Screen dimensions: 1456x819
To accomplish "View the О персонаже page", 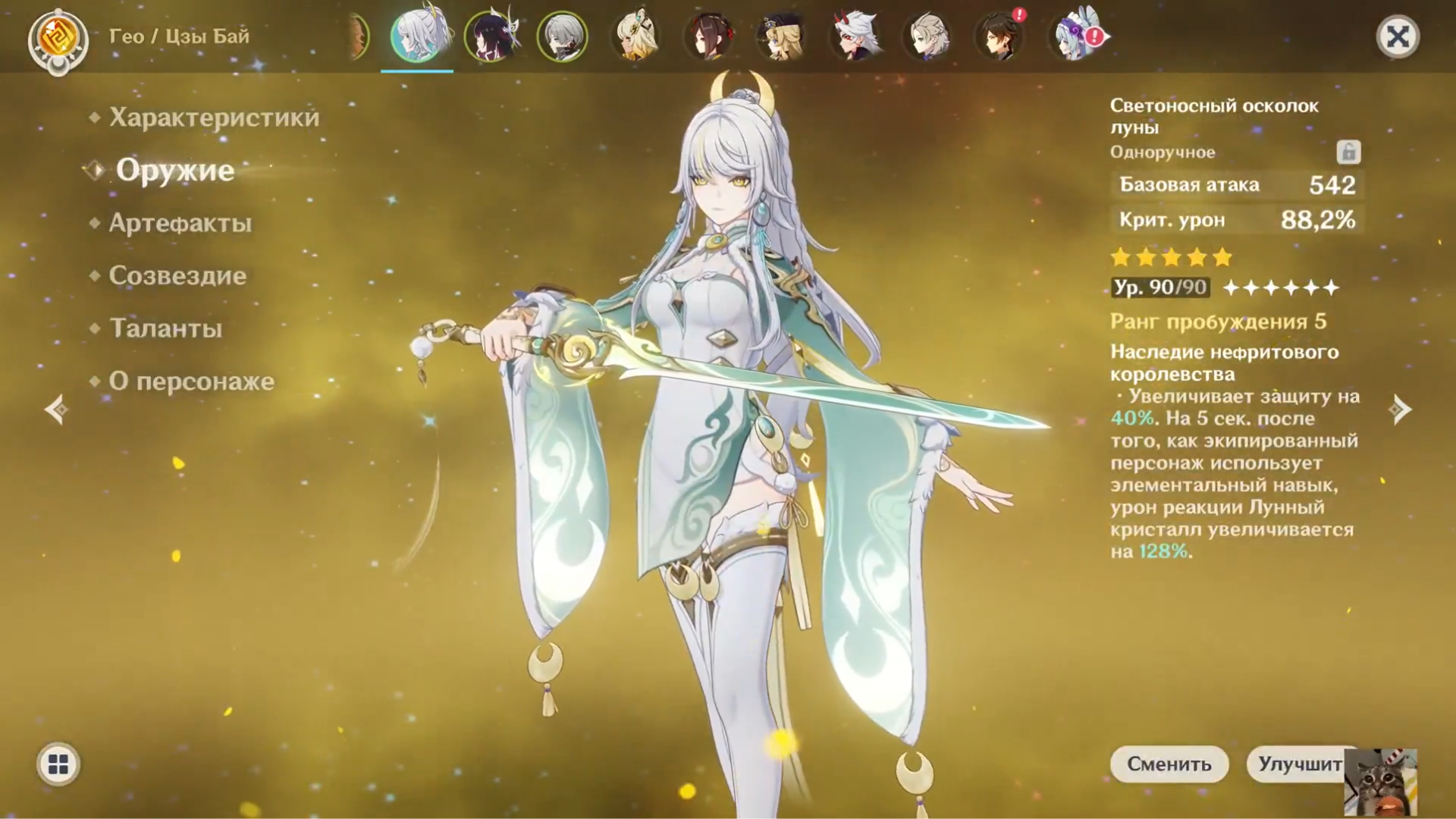I will tap(191, 381).
